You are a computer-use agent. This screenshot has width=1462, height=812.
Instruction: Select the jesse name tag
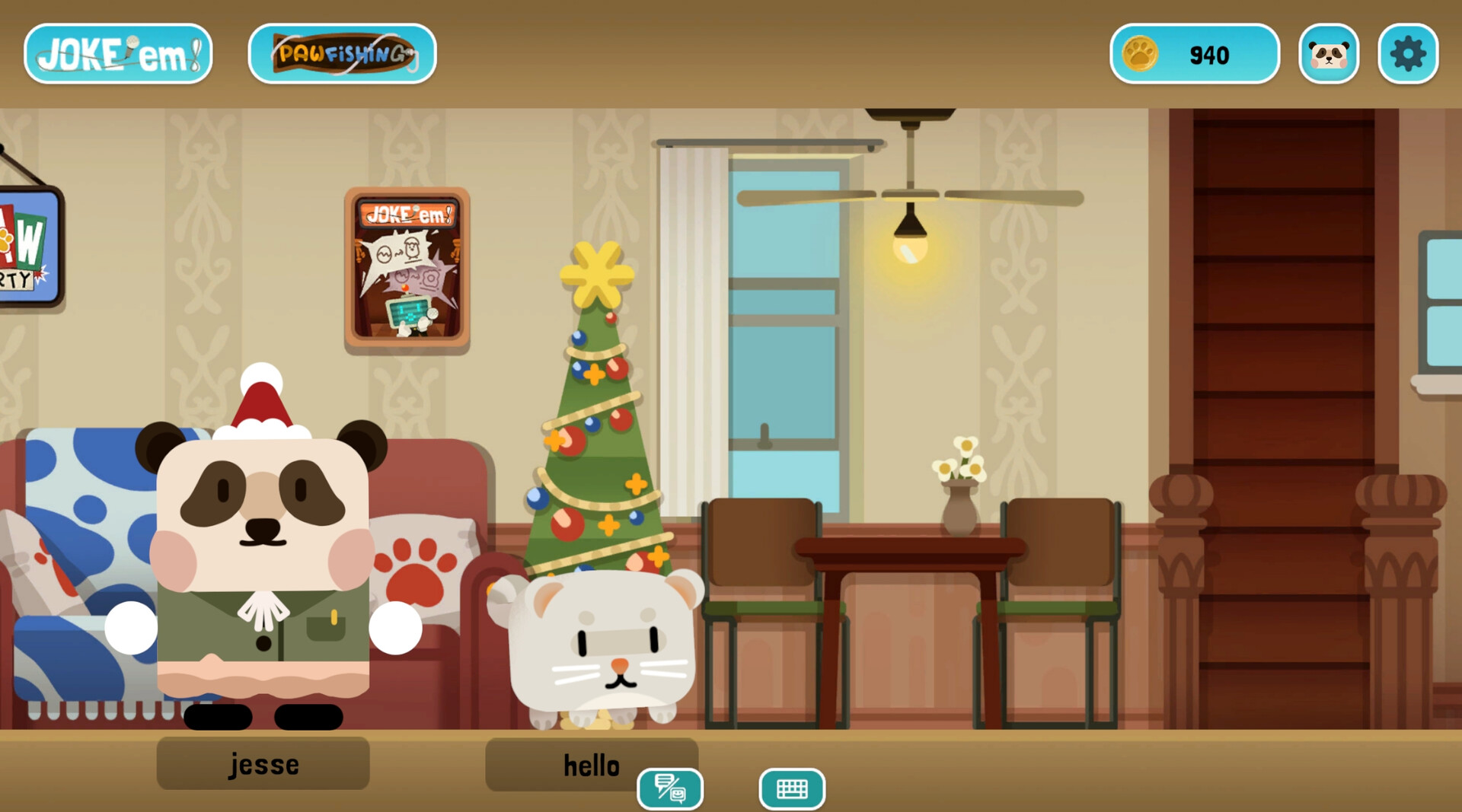(263, 764)
